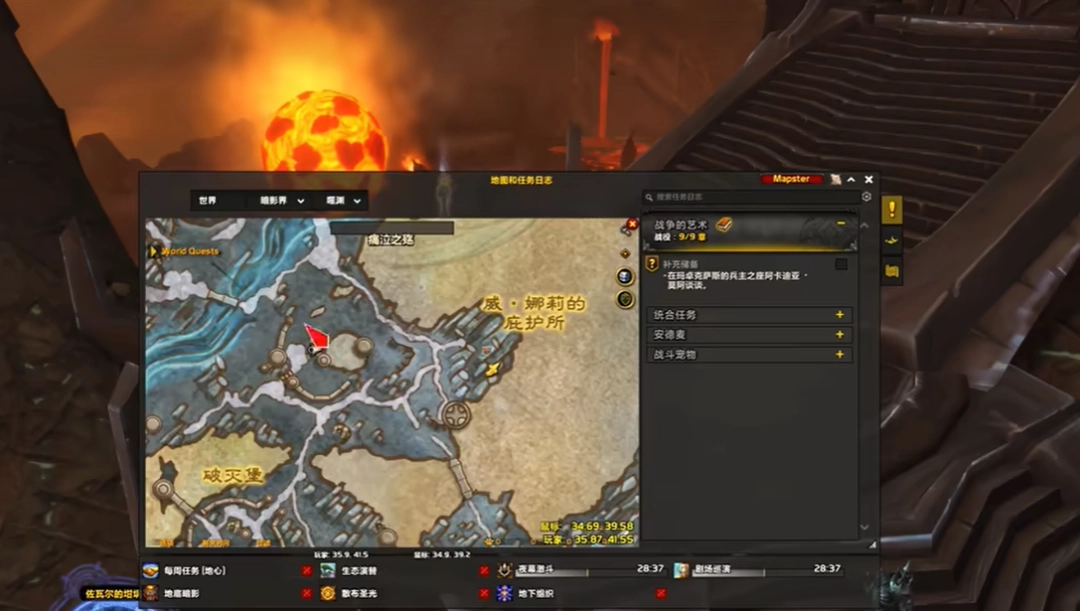This screenshot has height=611, width=1080.
Task: Close the map and quest log window
Action: (x=868, y=180)
